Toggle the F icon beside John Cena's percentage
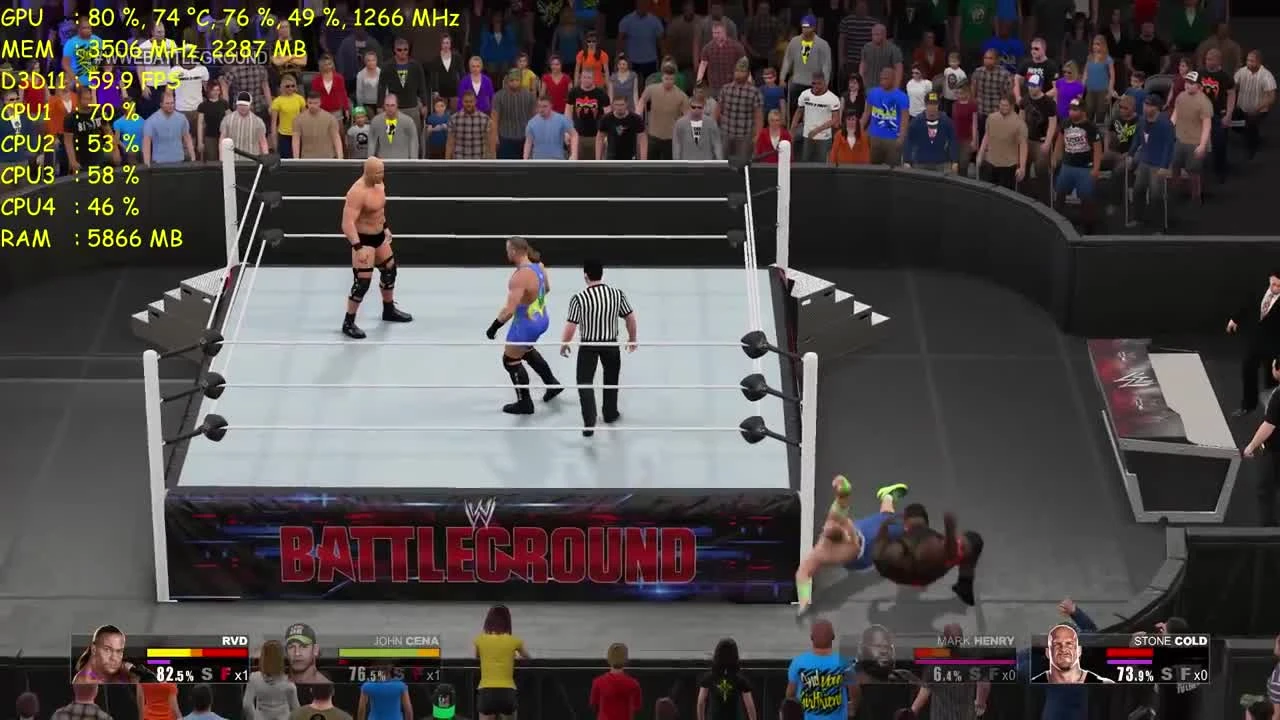Image resolution: width=1280 pixels, height=720 pixels. [x=417, y=672]
